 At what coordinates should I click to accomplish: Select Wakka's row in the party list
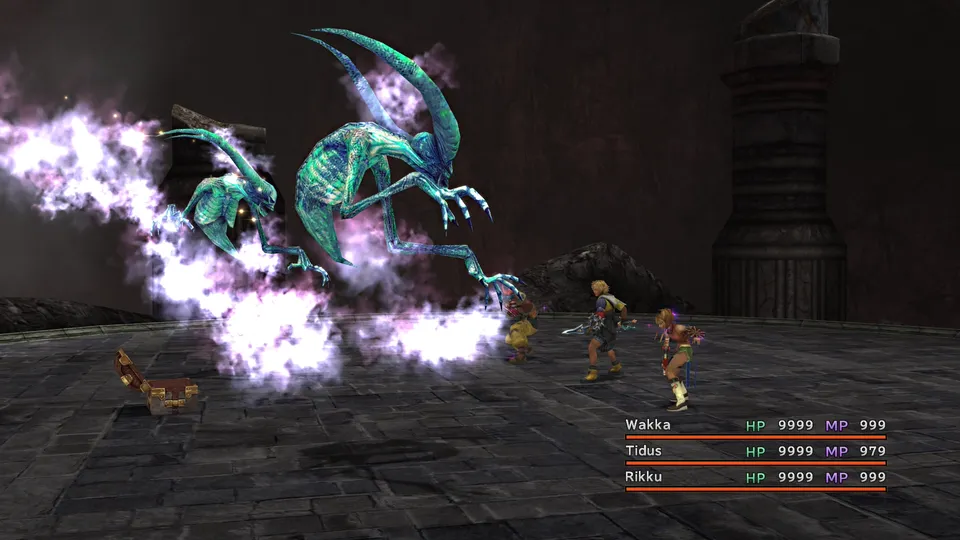755,425
